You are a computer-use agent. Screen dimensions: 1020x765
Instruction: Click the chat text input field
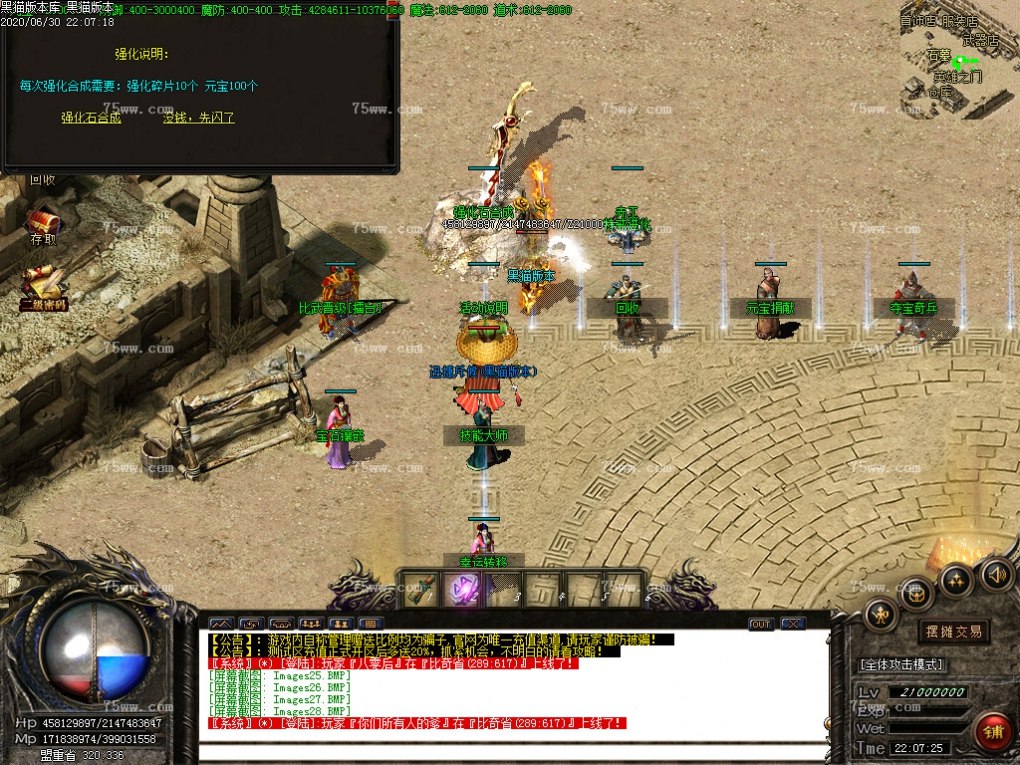tap(510, 753)
